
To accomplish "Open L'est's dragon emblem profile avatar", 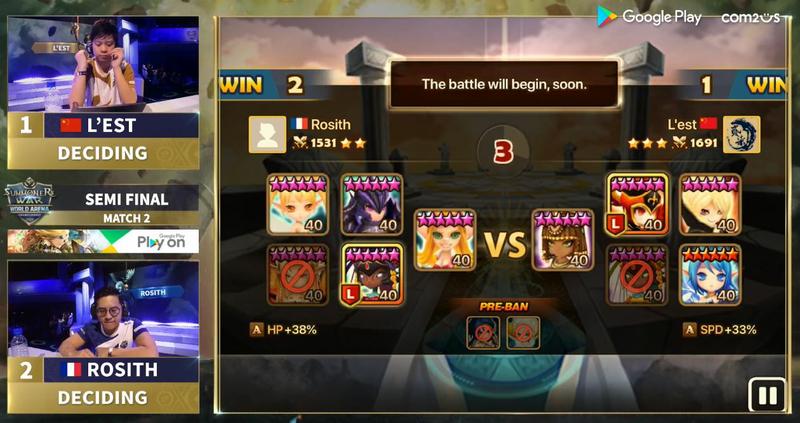I will [741, 134].
